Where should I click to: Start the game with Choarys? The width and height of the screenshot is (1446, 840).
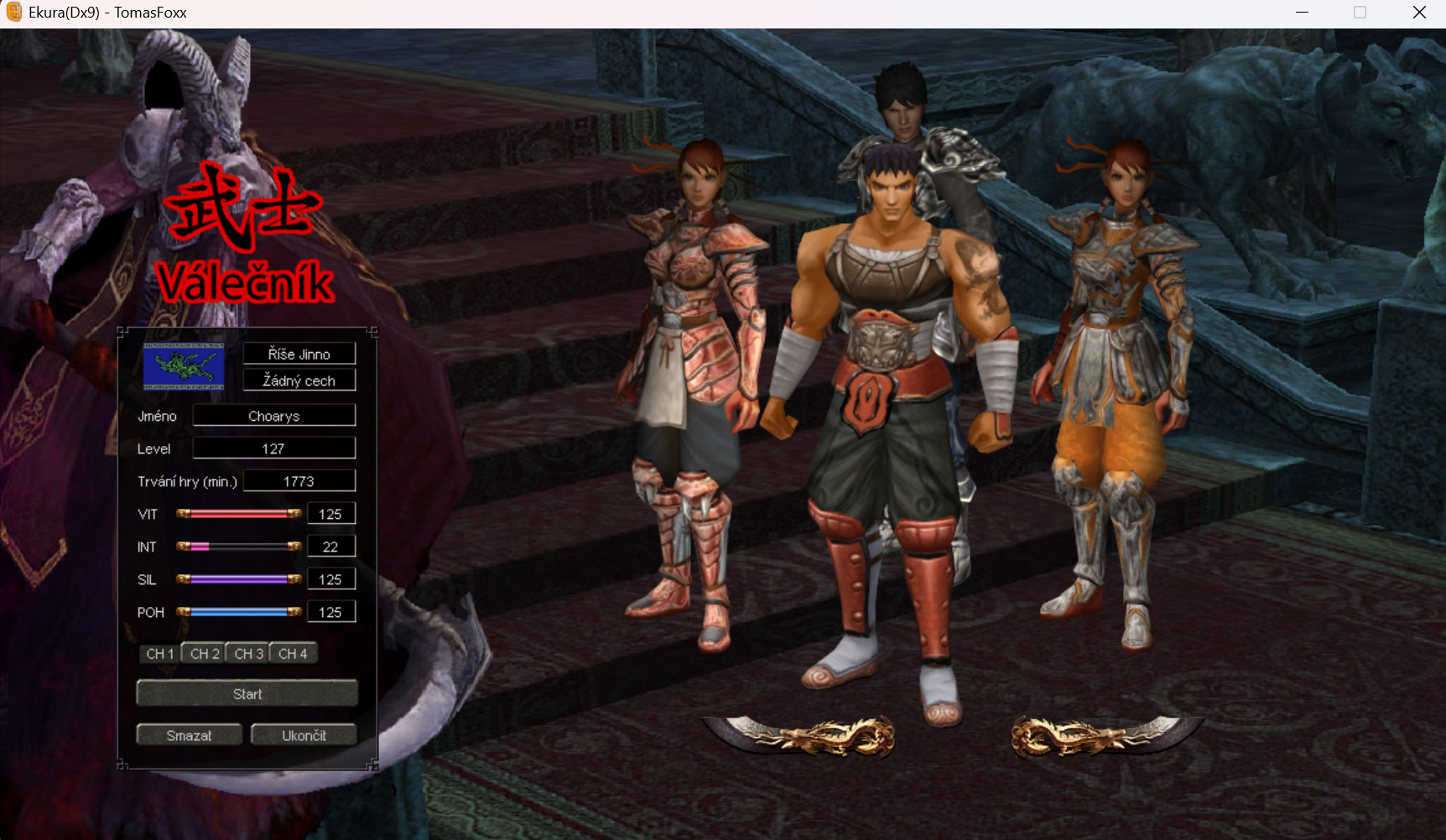247,693
